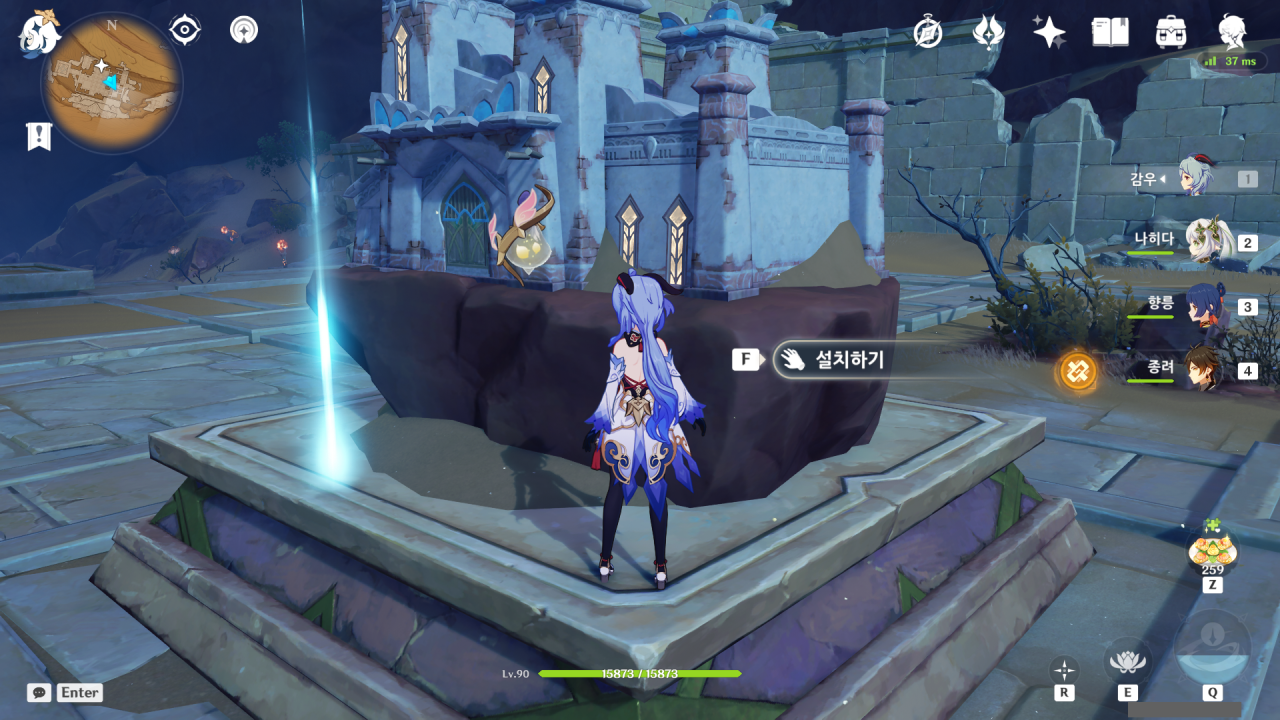Open the quest bookmark tracker

pos(38,137)
